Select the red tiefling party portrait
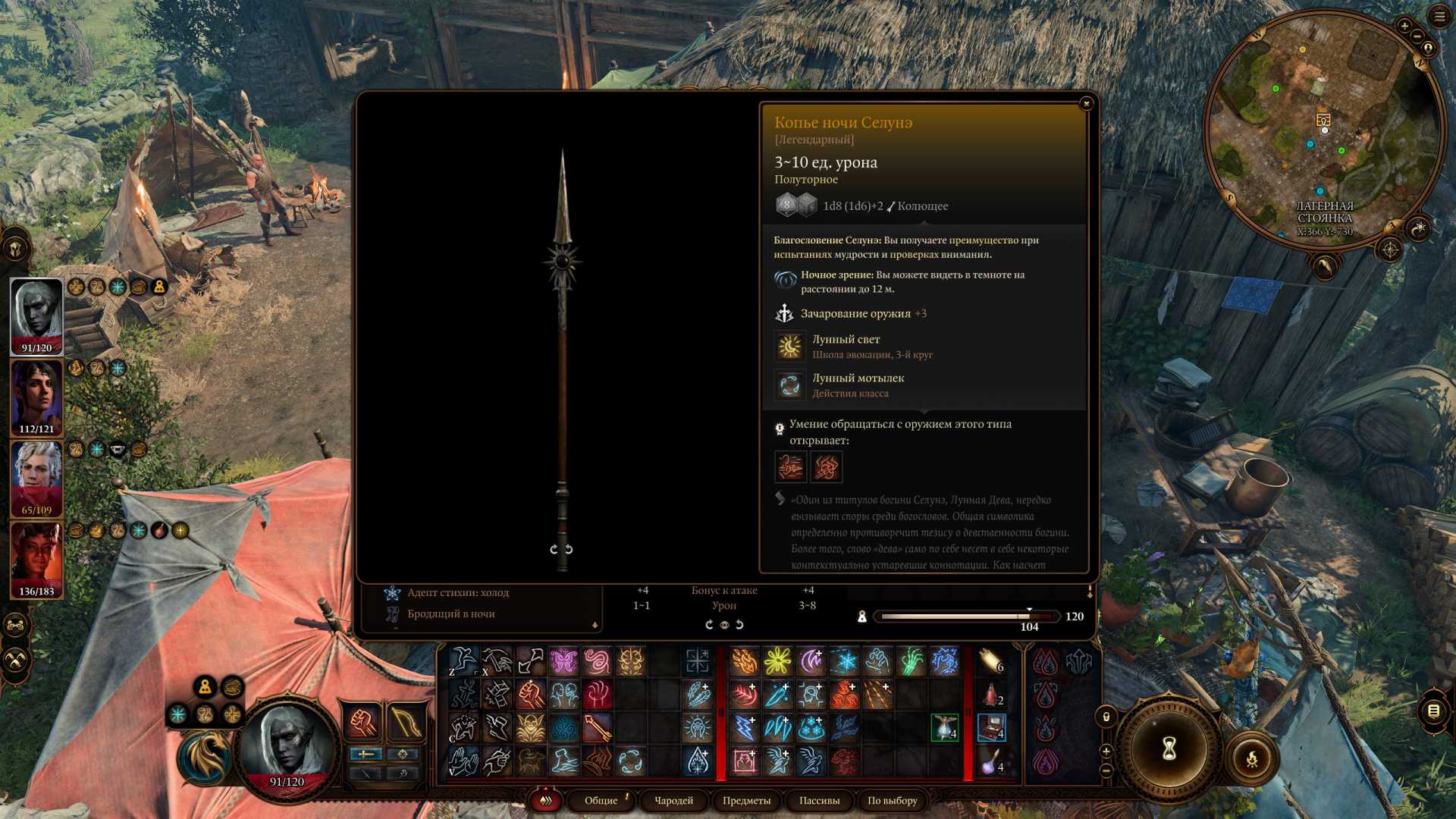 click(36, 560)
